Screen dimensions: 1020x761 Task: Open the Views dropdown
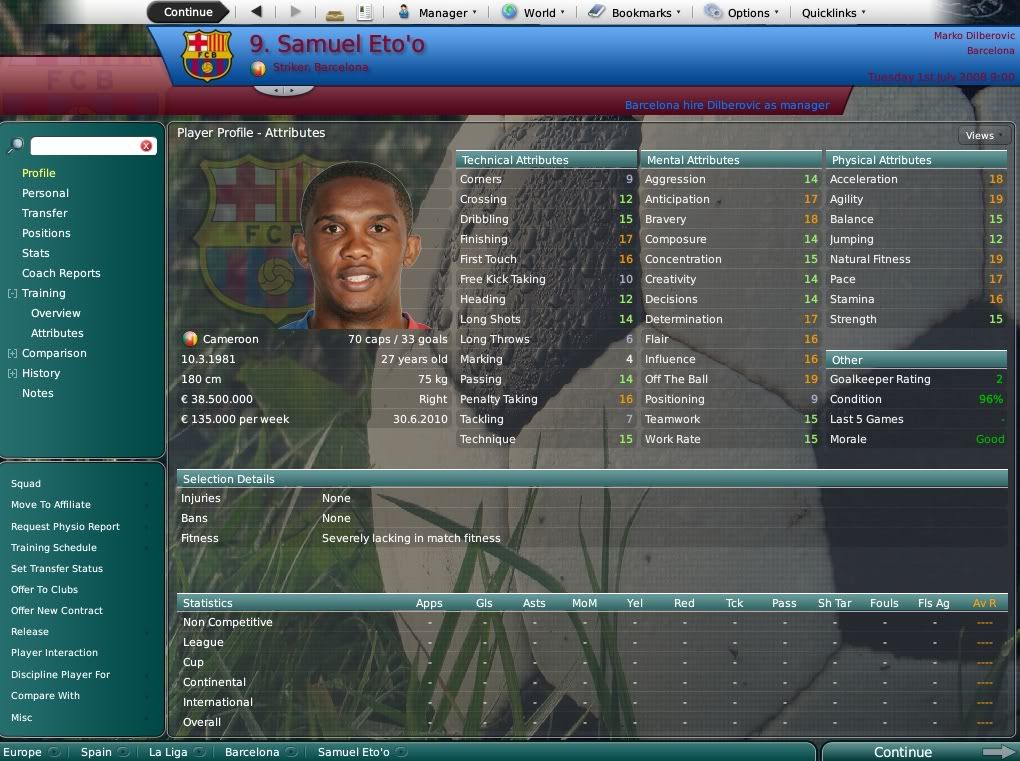[x=983, y=135]
